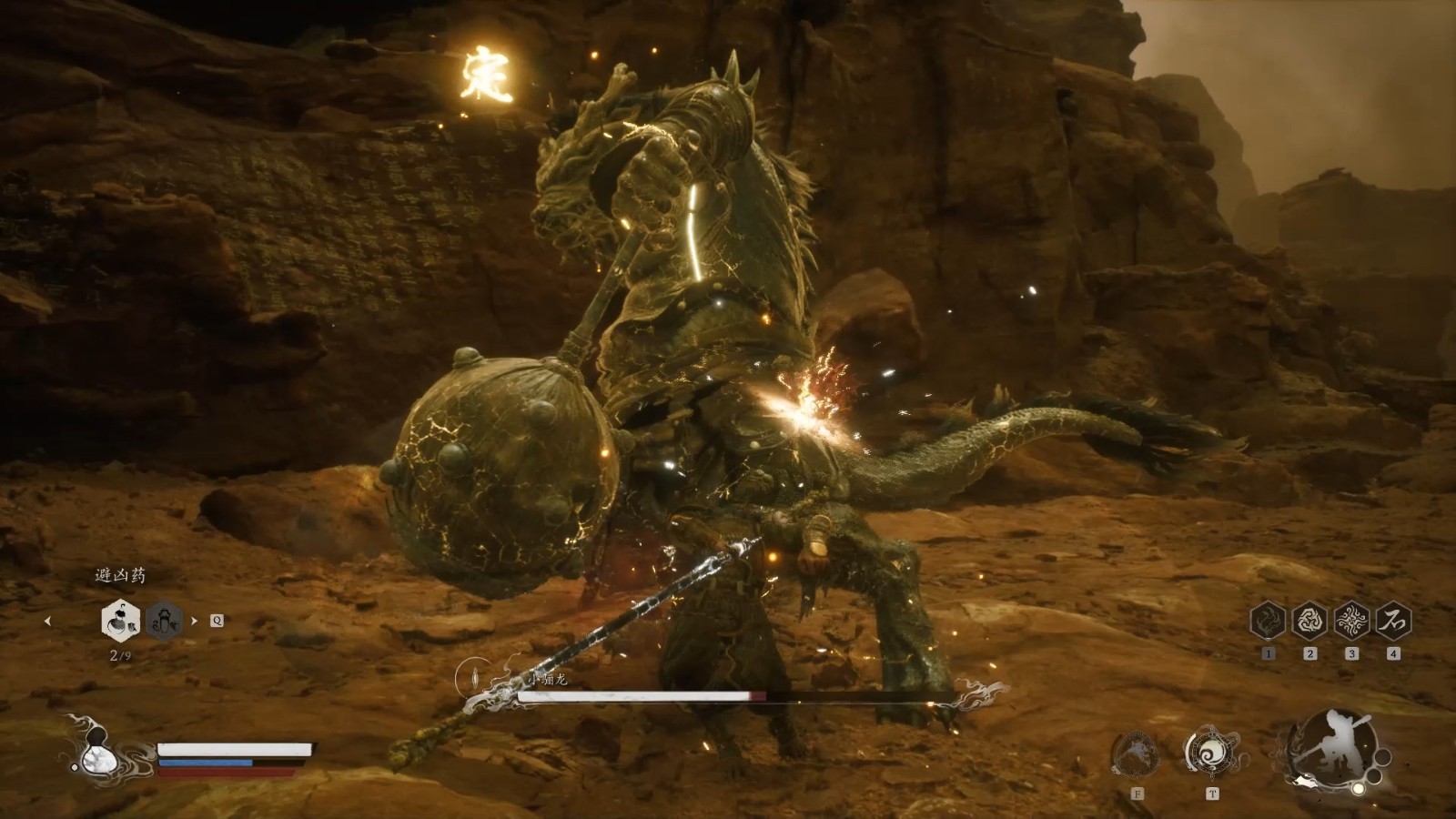Screen dimensions: 1456x819
Task: Summon the spirit skill above the F label
Action: pyautogui.click(x=1137, y=753)
